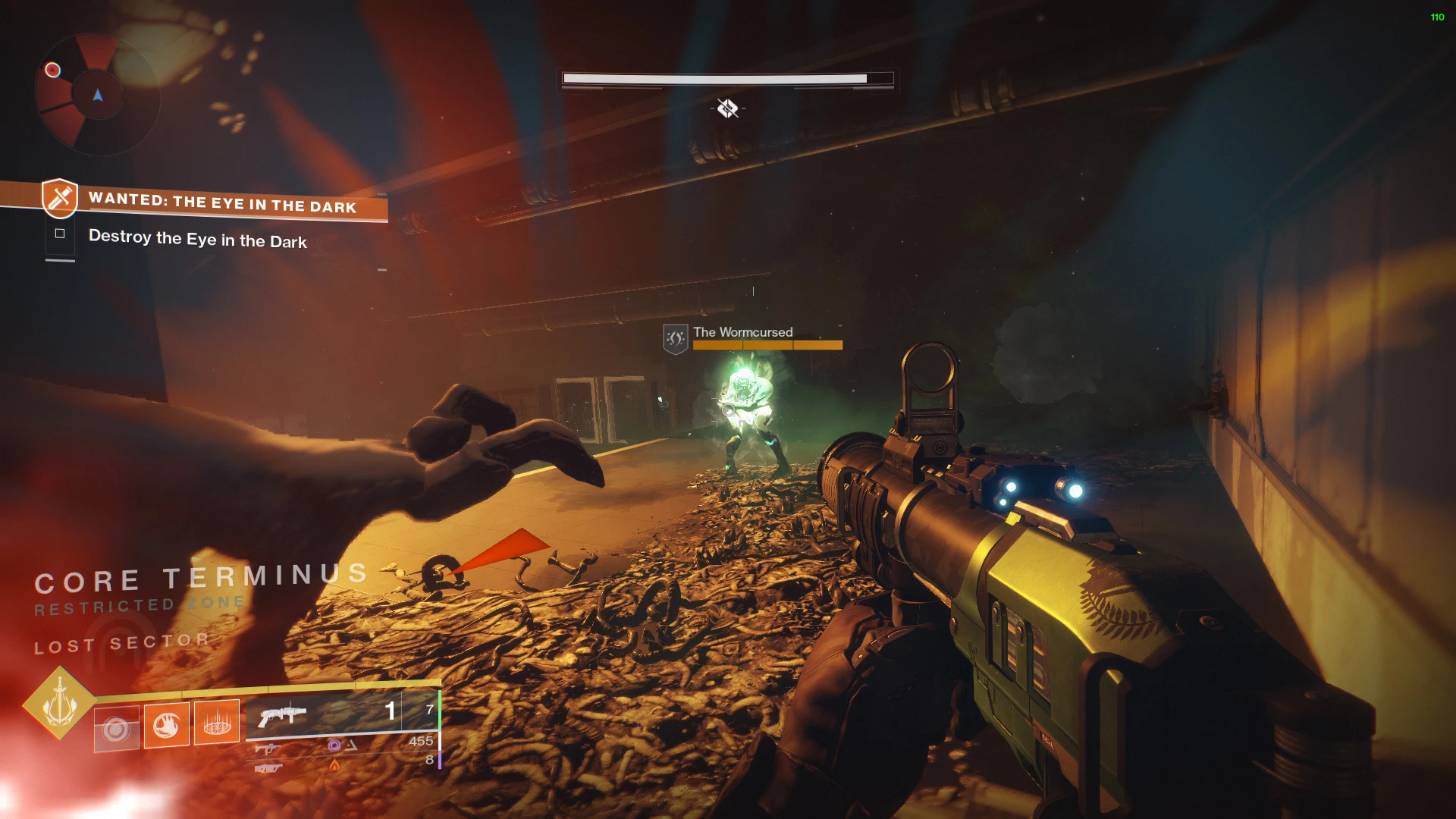This screenshot has width=1456, height=819.
Task: Click The Wormcursed enemy nameplate icon
Action: point(675,338)
